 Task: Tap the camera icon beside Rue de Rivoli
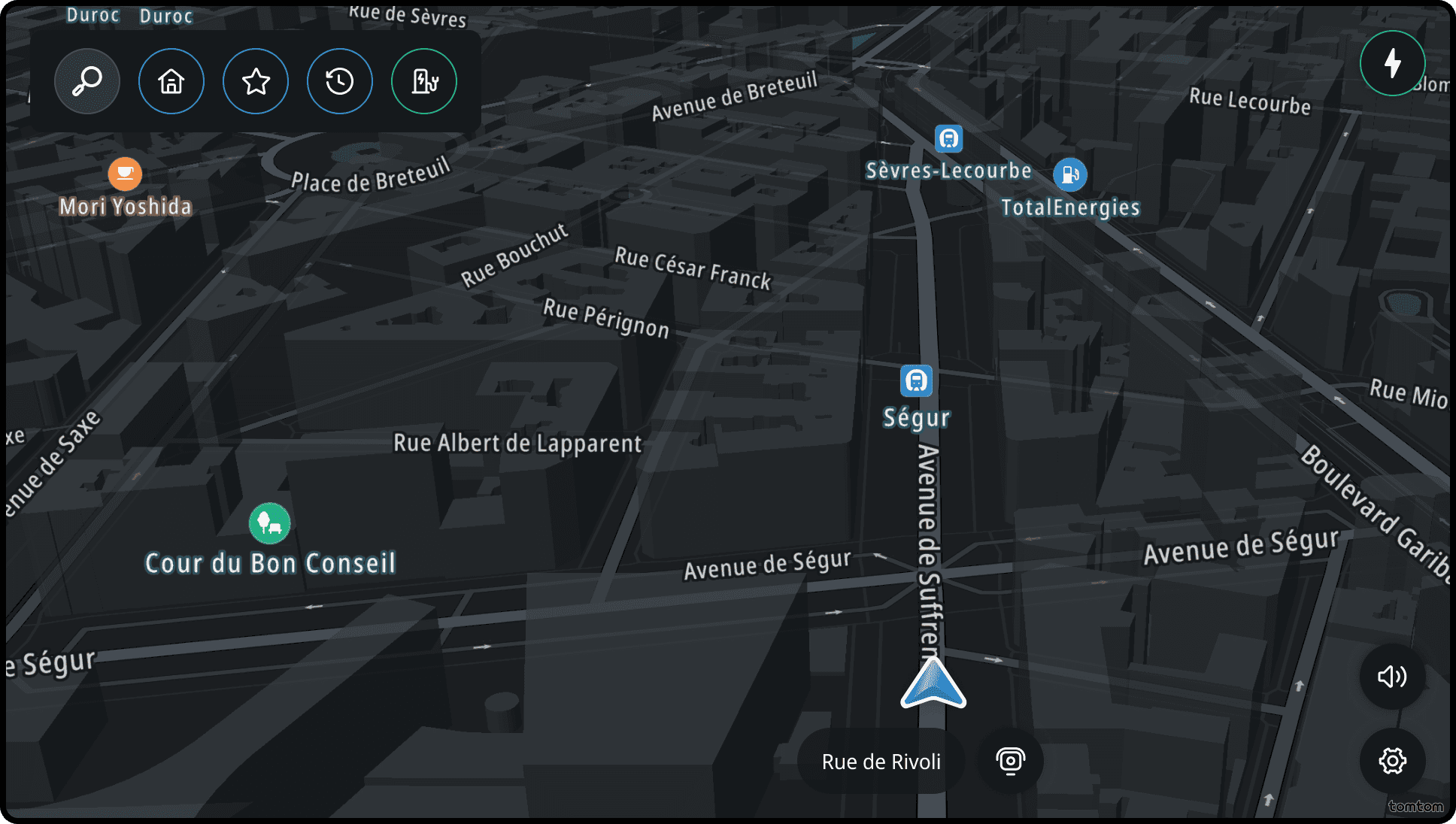point(1010,761)
